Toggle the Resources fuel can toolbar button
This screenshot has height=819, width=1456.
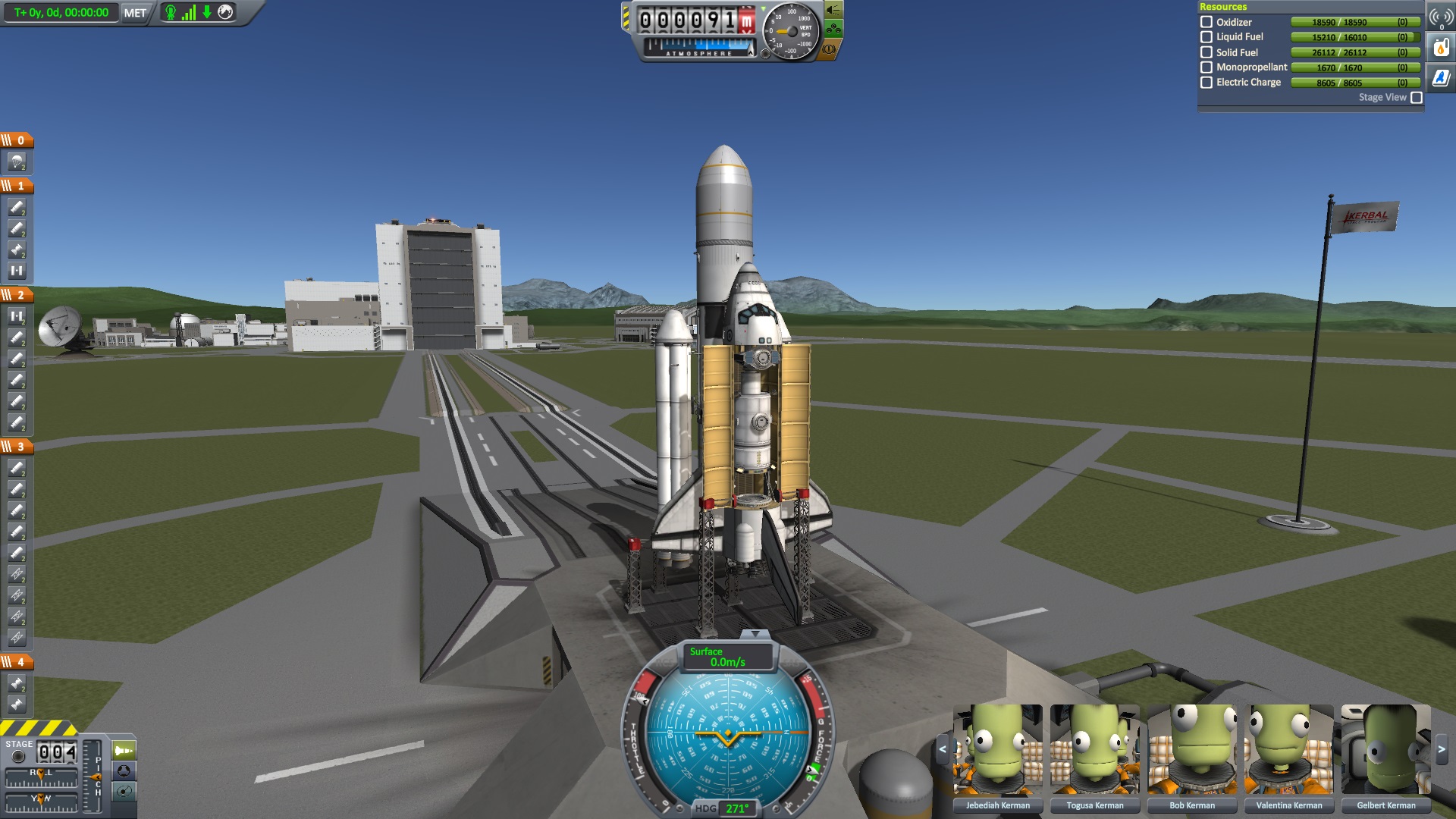click(x=1441, y=49)
